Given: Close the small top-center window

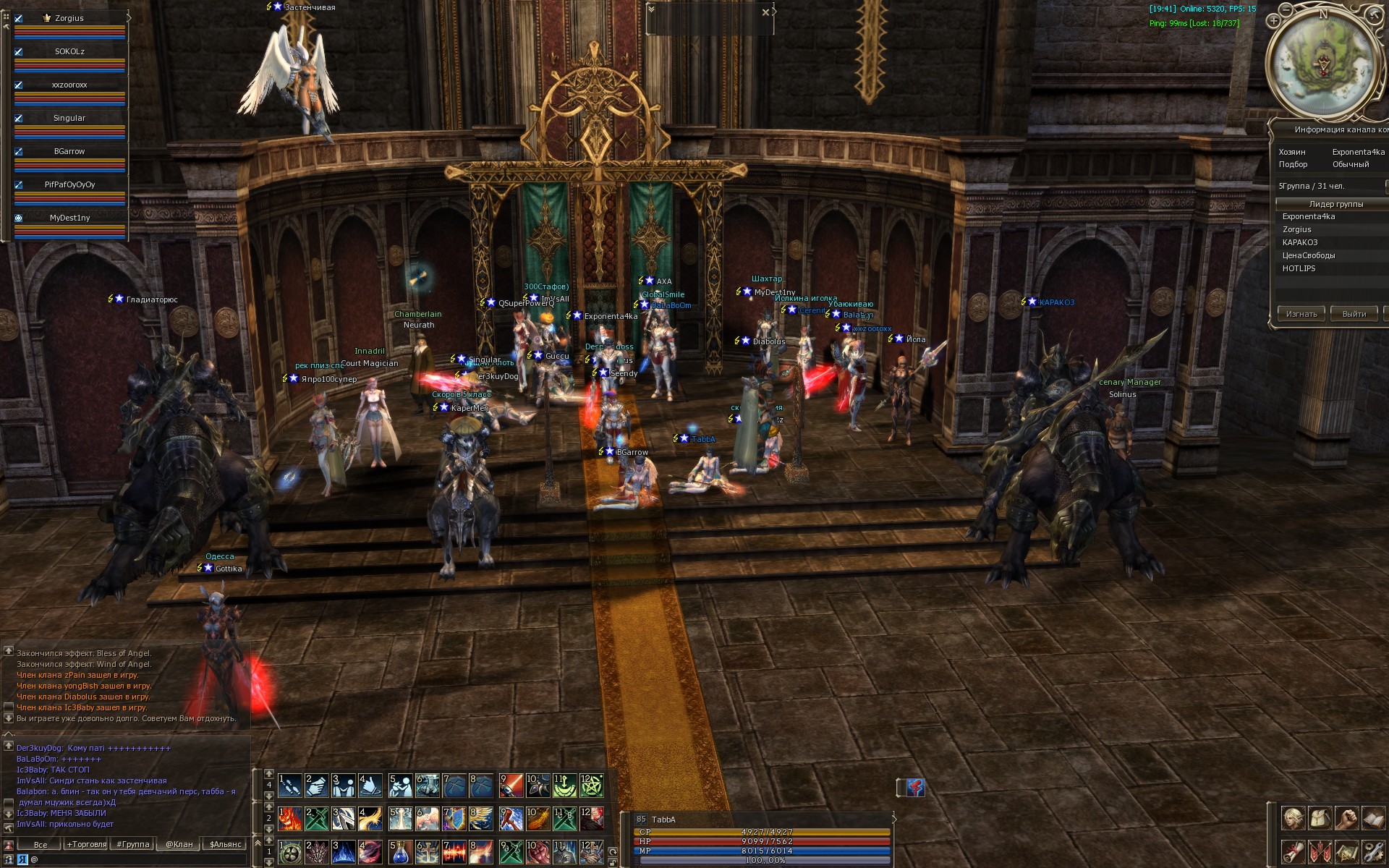Looking at the screenshot, I should pos(765,12).
